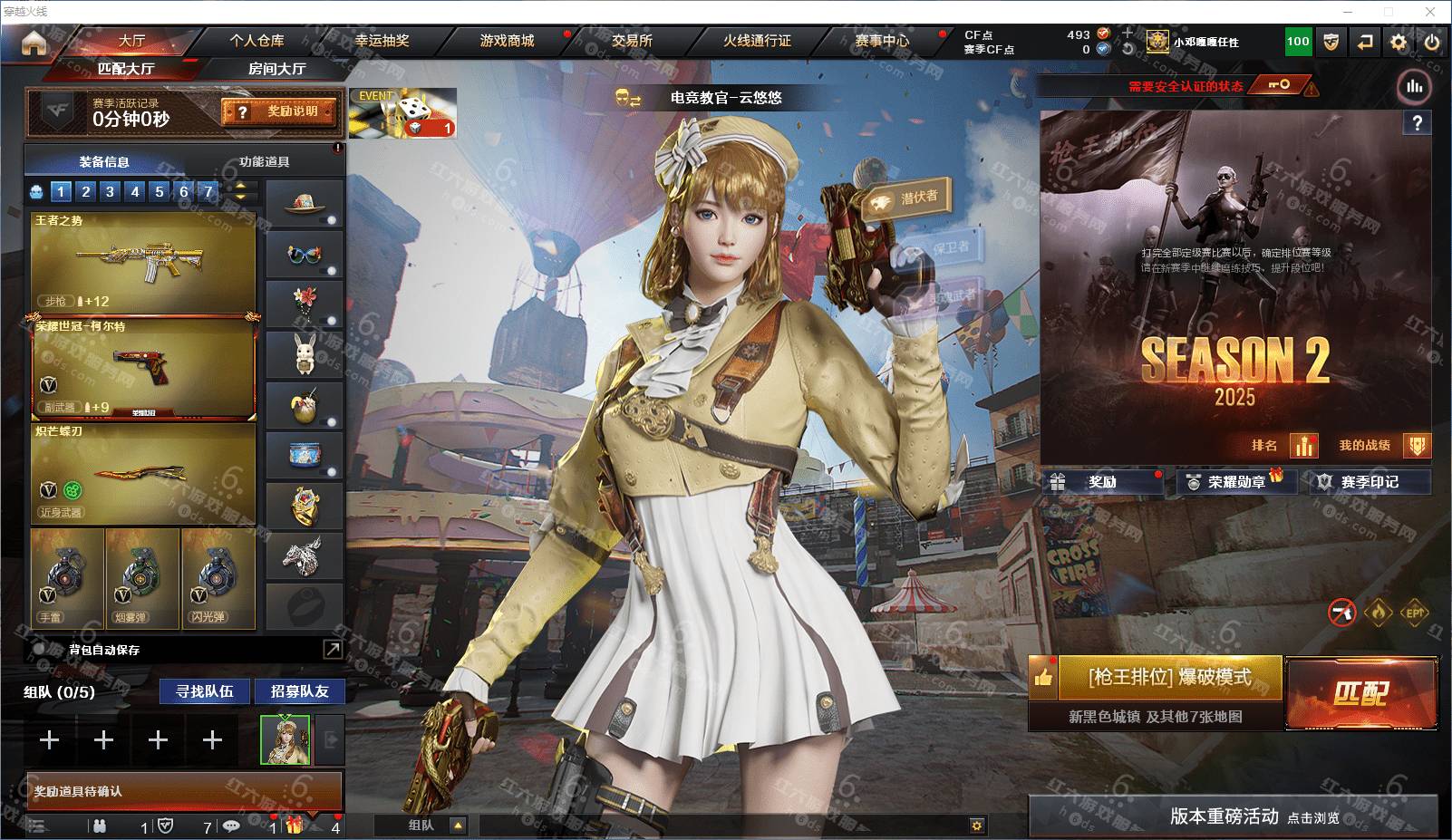The width and height of the screenshot is (1452, 840).
Task: Switch to the 个人仓库 tab
Action: 257,41
